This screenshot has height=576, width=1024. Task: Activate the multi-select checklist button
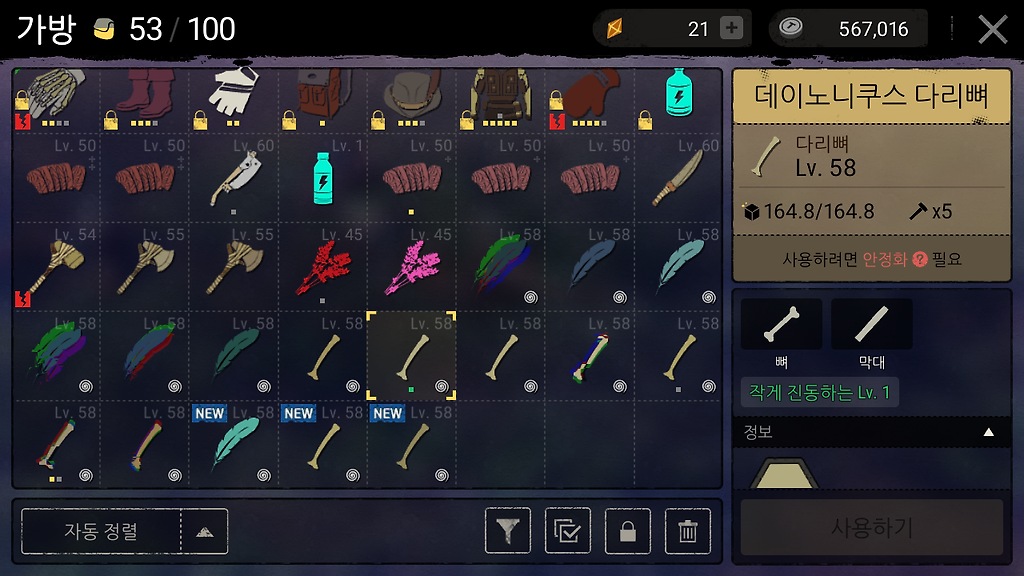(x=568, y=531)
